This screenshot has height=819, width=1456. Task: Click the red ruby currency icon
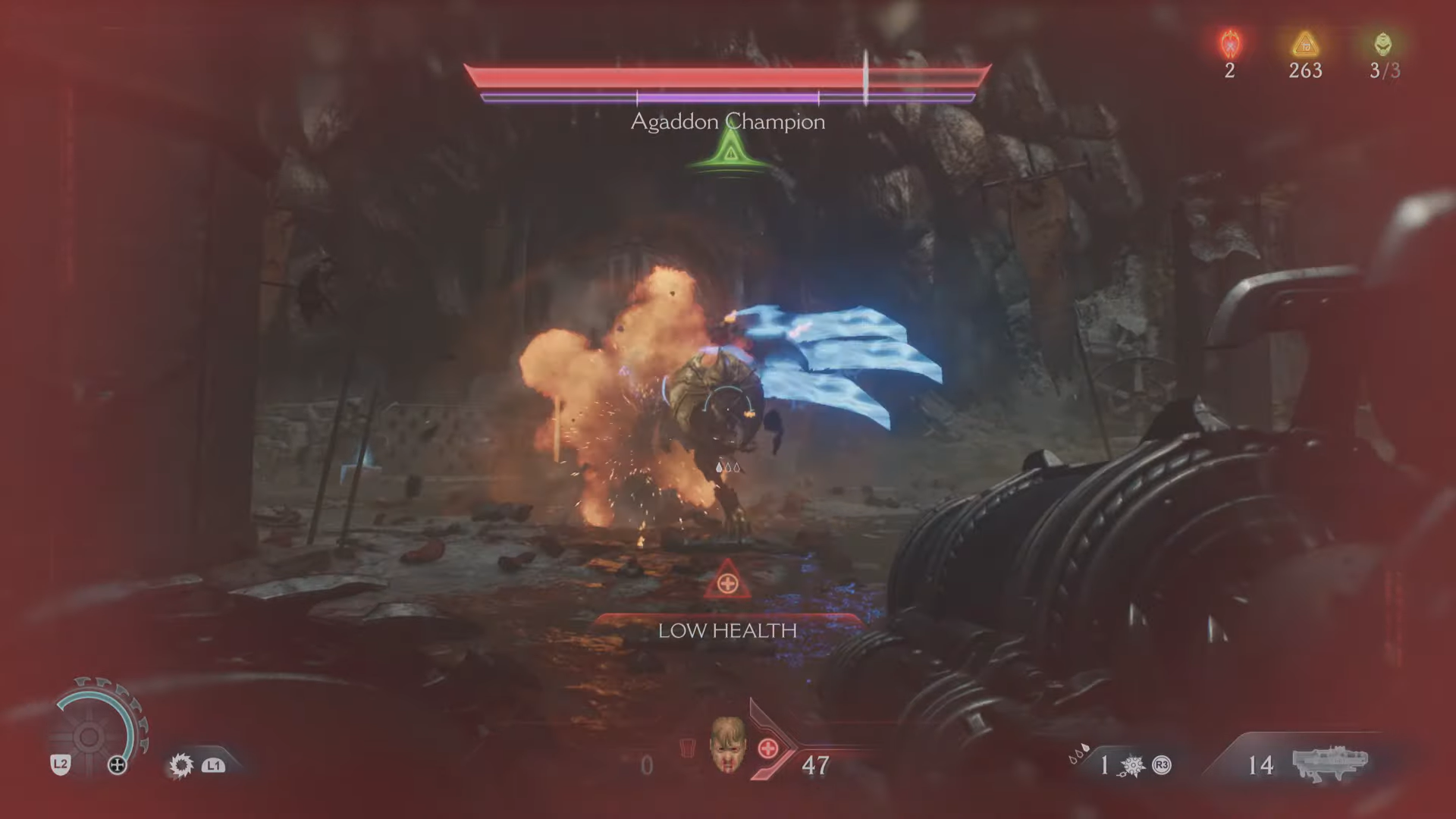point(1229,45)
